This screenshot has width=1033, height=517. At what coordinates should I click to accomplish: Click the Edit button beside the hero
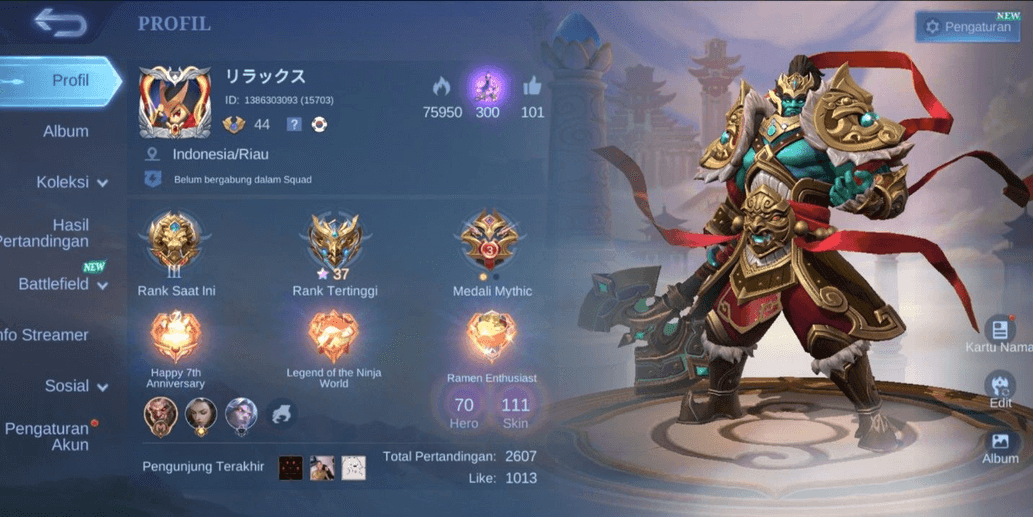tap(1000, 388)
